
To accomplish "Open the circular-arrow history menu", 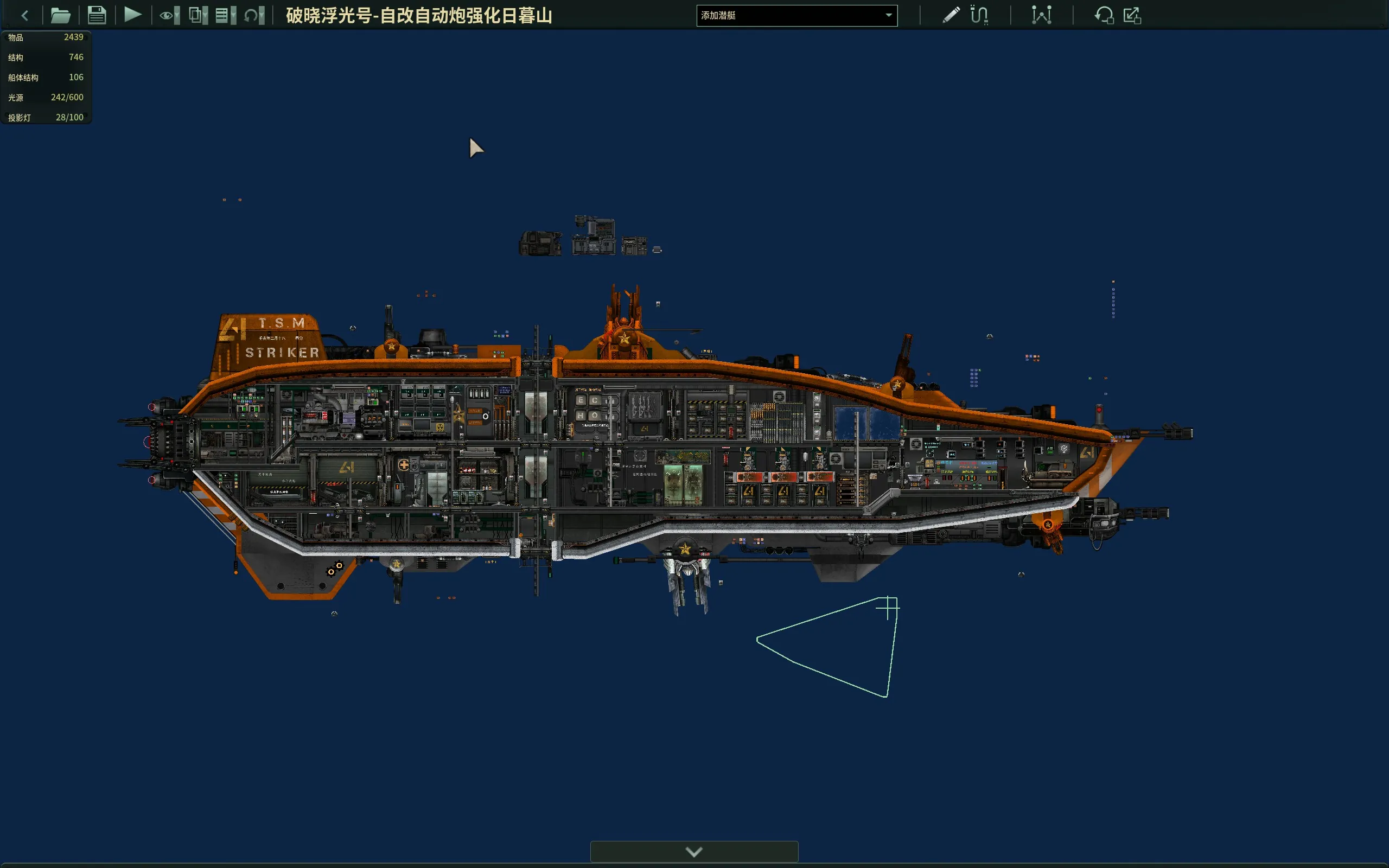I will coord(254,16).
